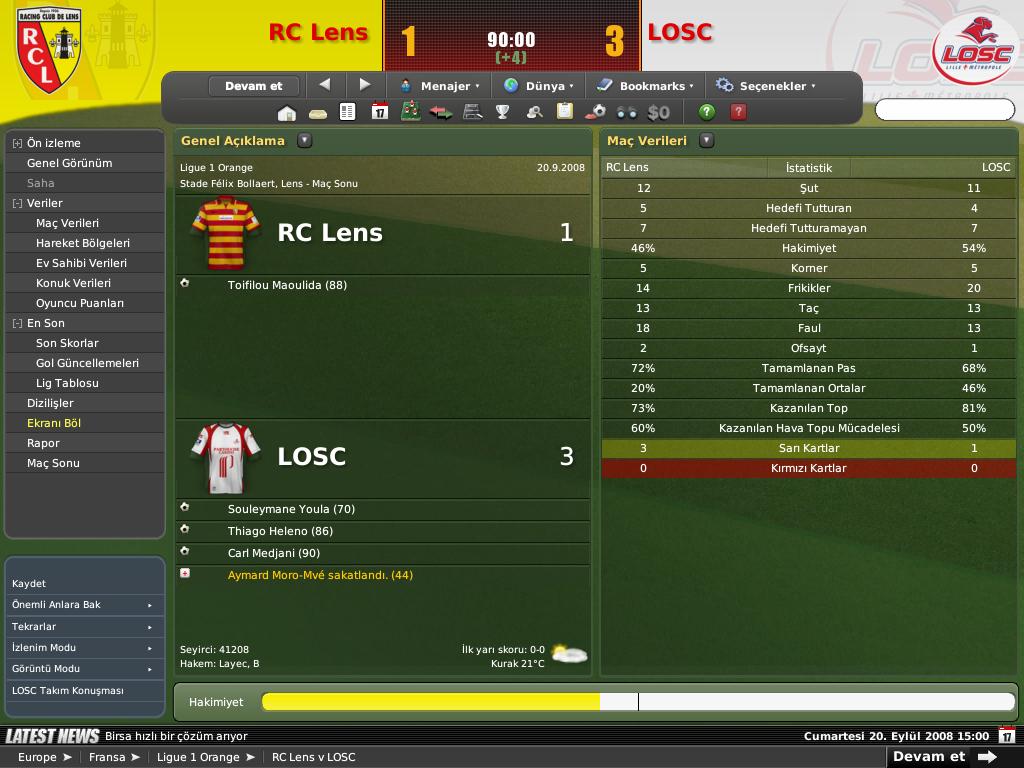Screen dimensions: 1024x768
Task: Select the Rapor menu entry
Action: [43, 443]
